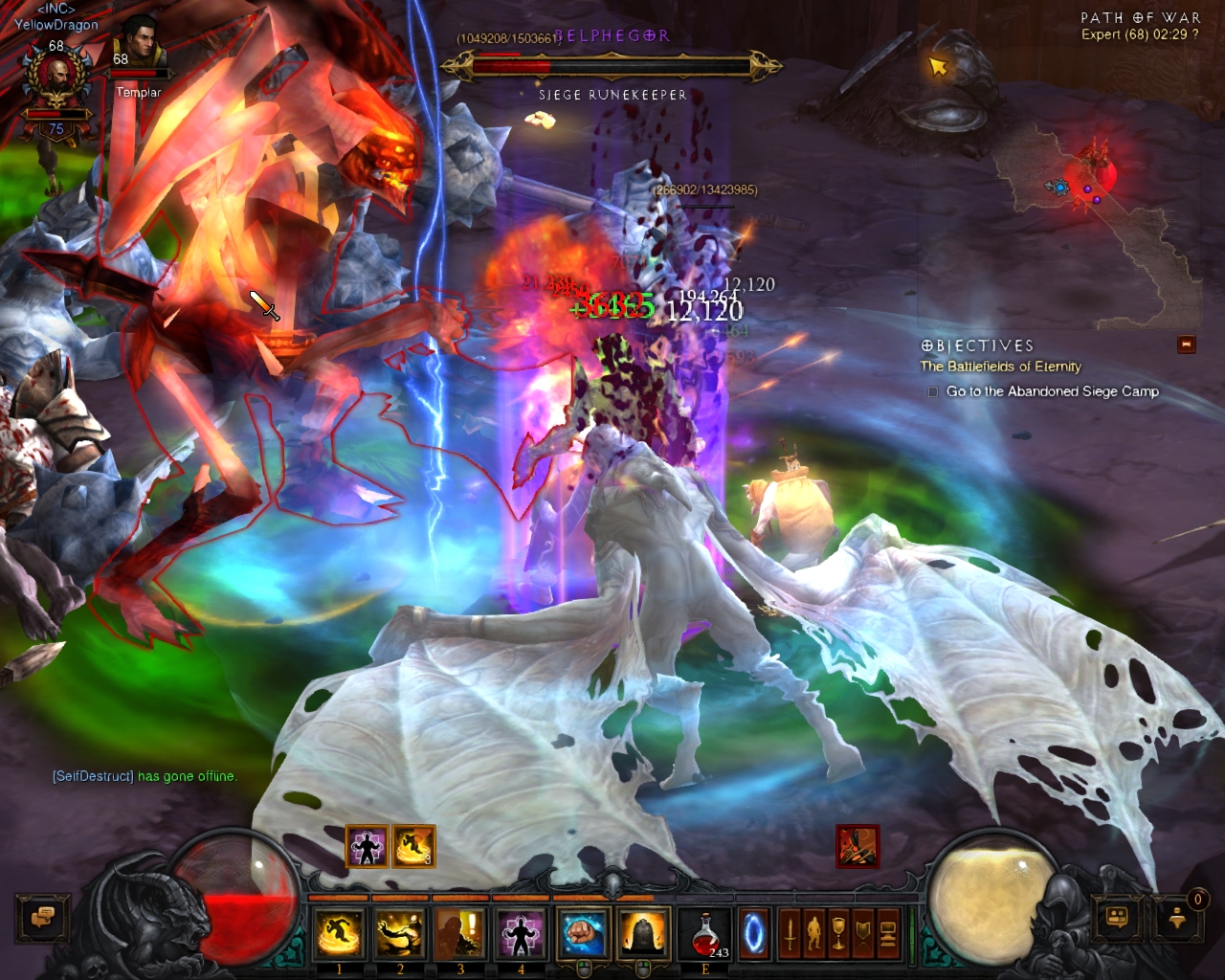Viewport: 1225px width, 980px height.
Task: Open the inventory via the sword icon
Action: (791, 933)
